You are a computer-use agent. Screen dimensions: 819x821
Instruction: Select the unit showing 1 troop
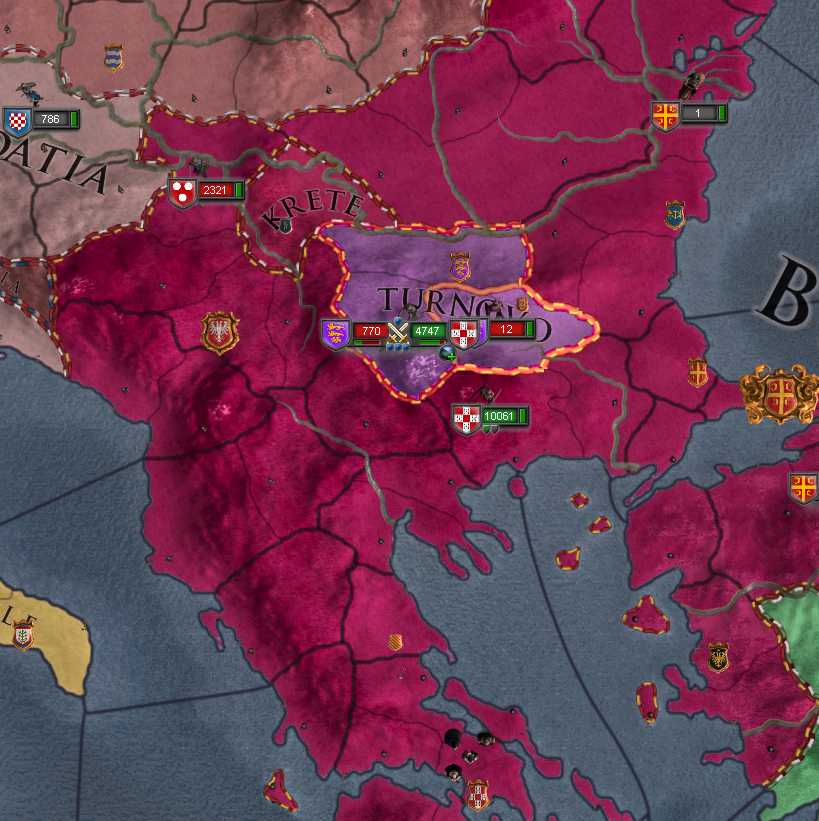point(696,114)
